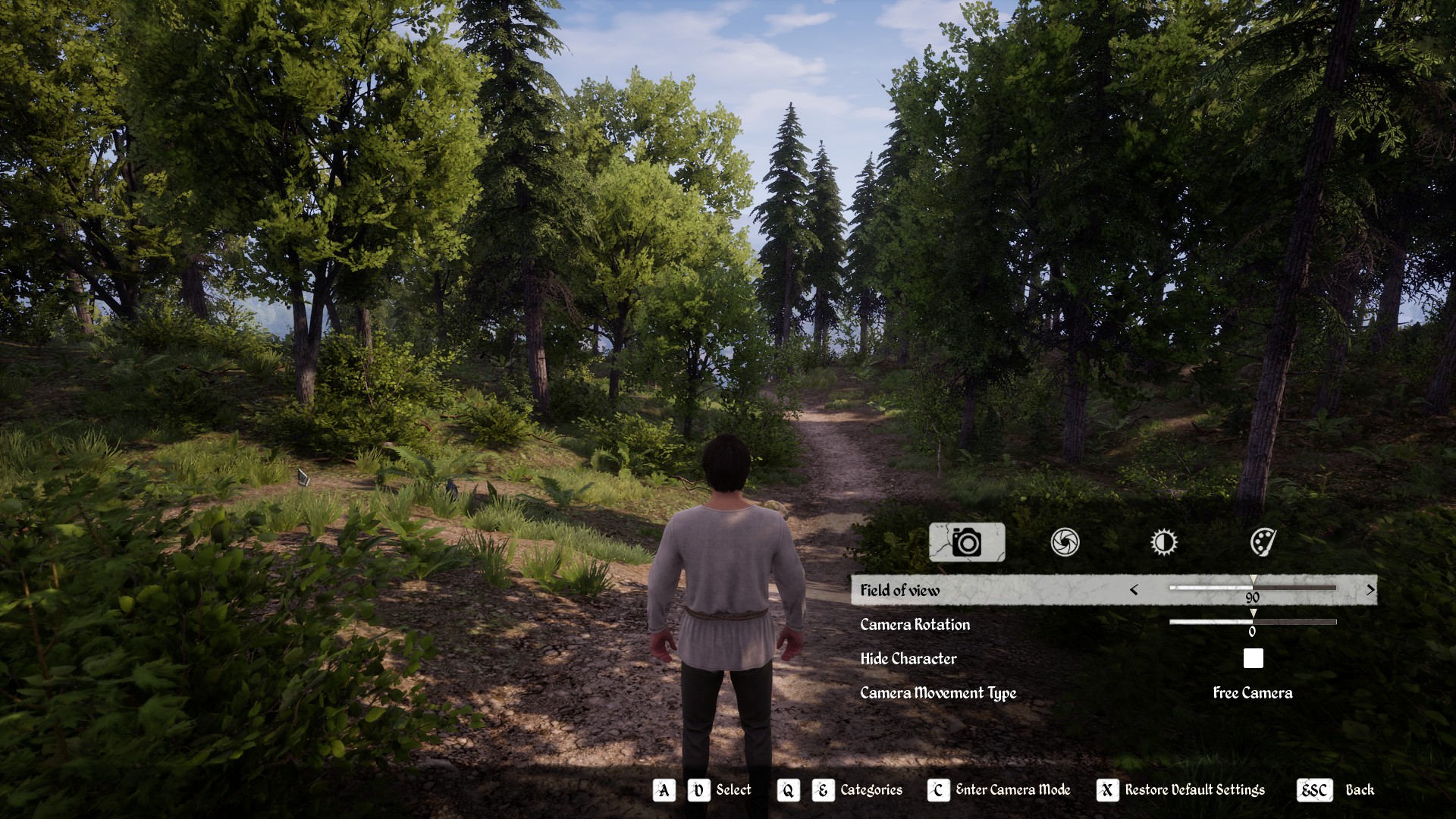Decrease Field of view with left arrow
1456x819 pixels.
pyautogui.click(x=1134, y=590)
